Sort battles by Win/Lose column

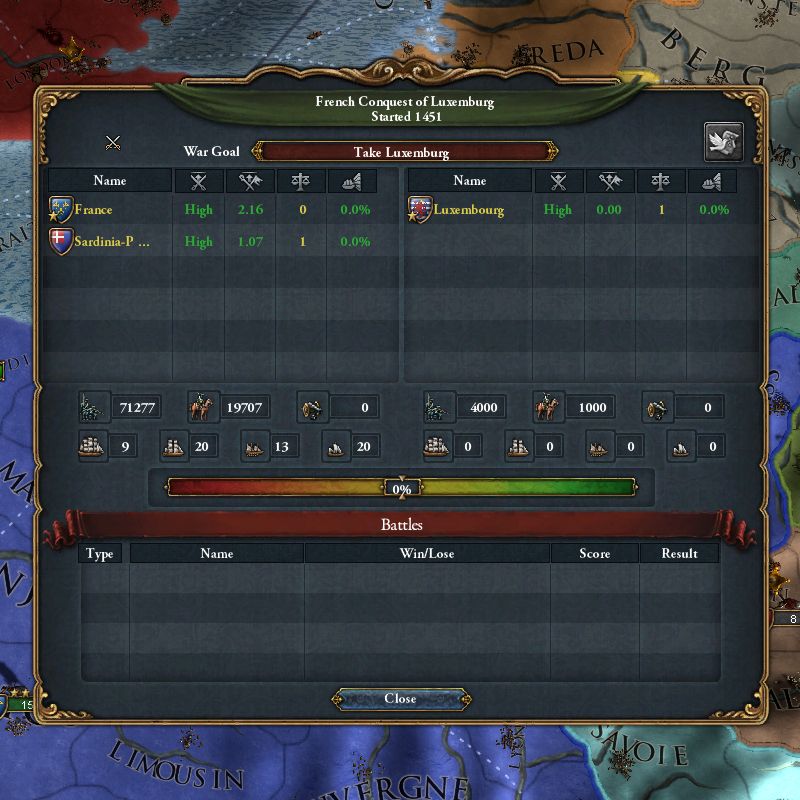pyautogui.click(x=427, y=553)
